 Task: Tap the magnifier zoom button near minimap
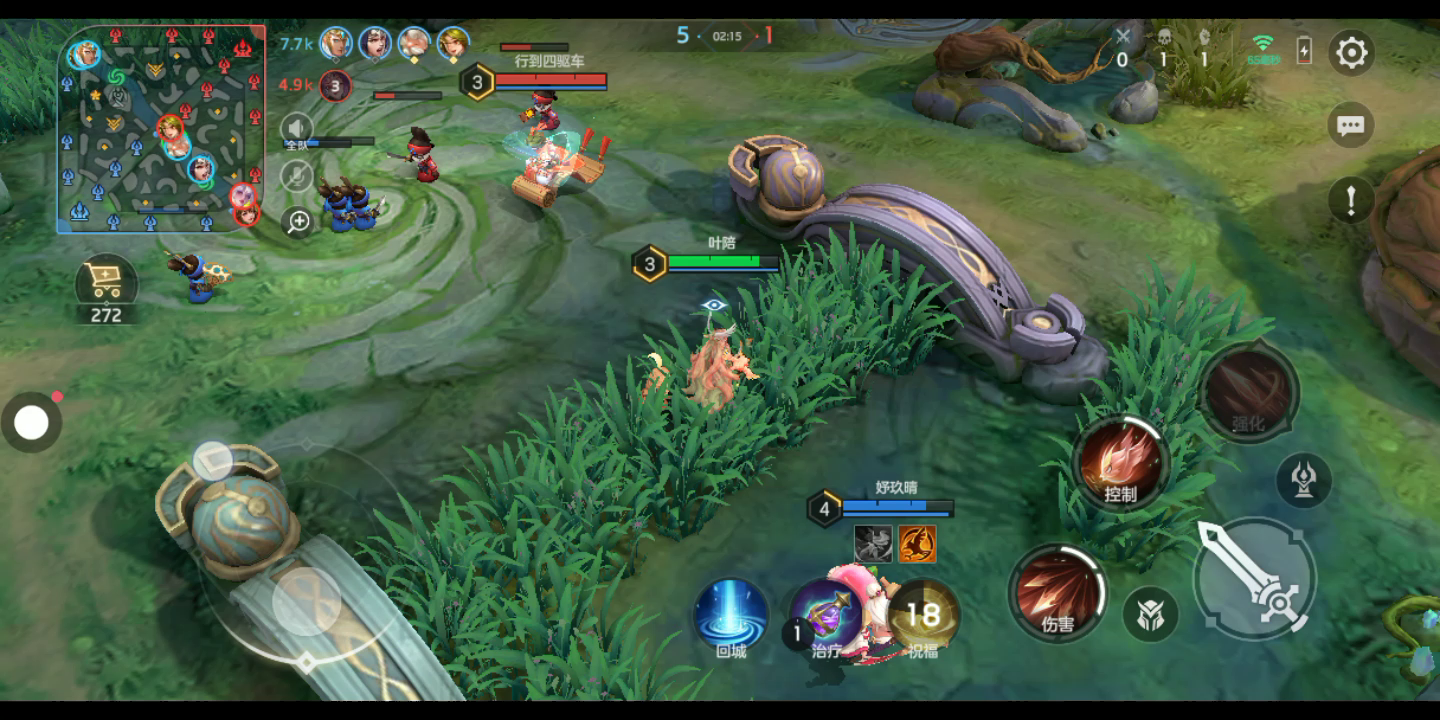(x=298, y=222)
